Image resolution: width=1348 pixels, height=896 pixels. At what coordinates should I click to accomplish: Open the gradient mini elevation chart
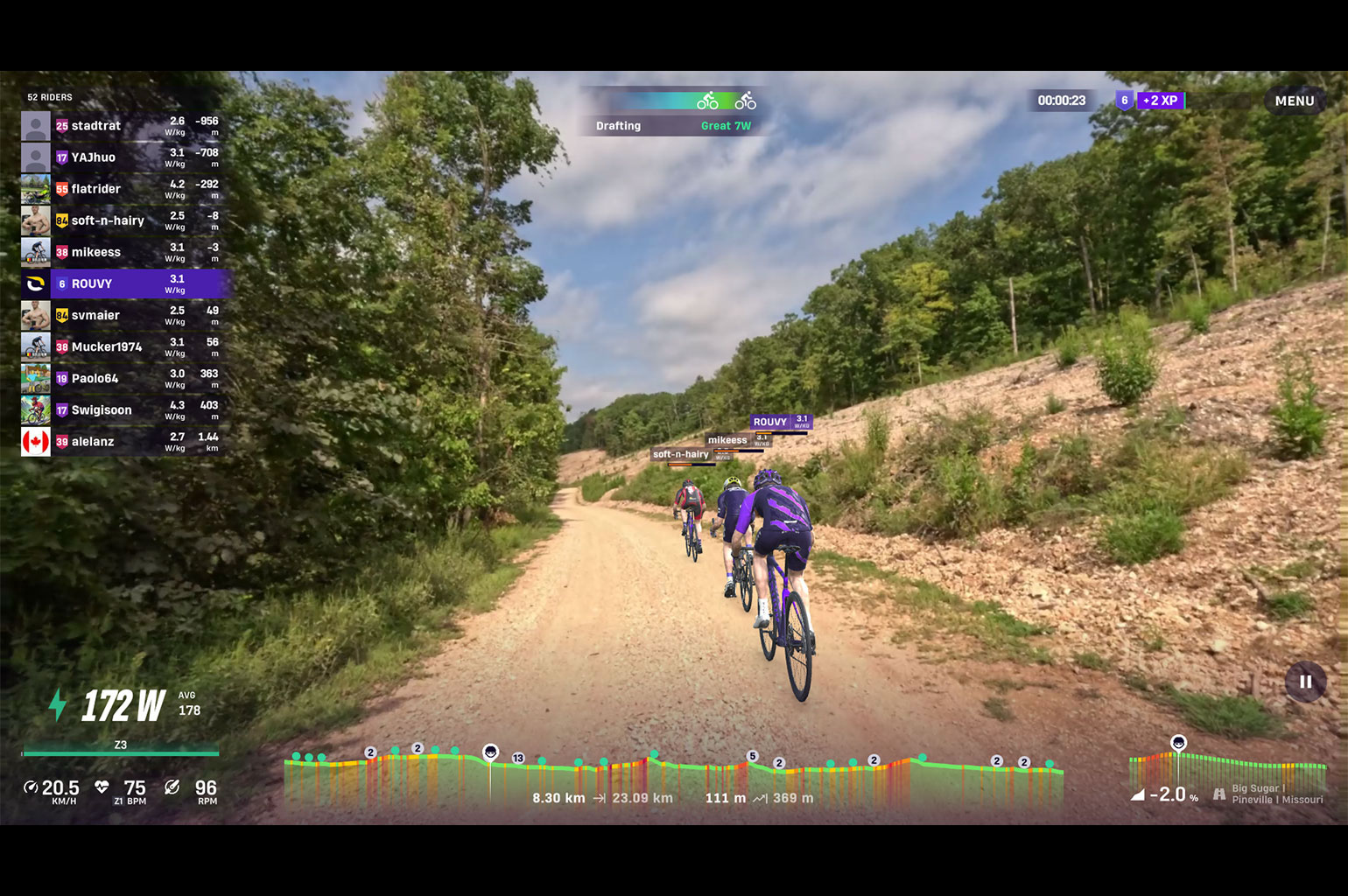[1225, 768]
